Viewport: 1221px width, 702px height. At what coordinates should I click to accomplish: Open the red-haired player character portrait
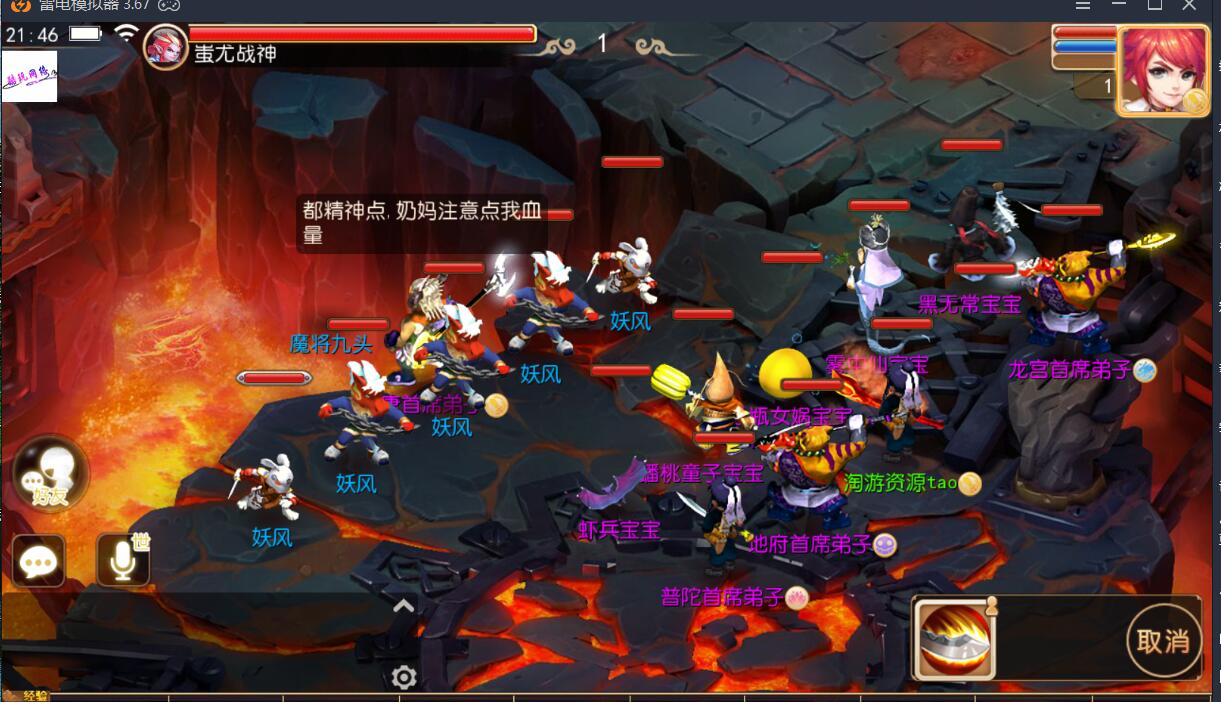(1162, 70)
